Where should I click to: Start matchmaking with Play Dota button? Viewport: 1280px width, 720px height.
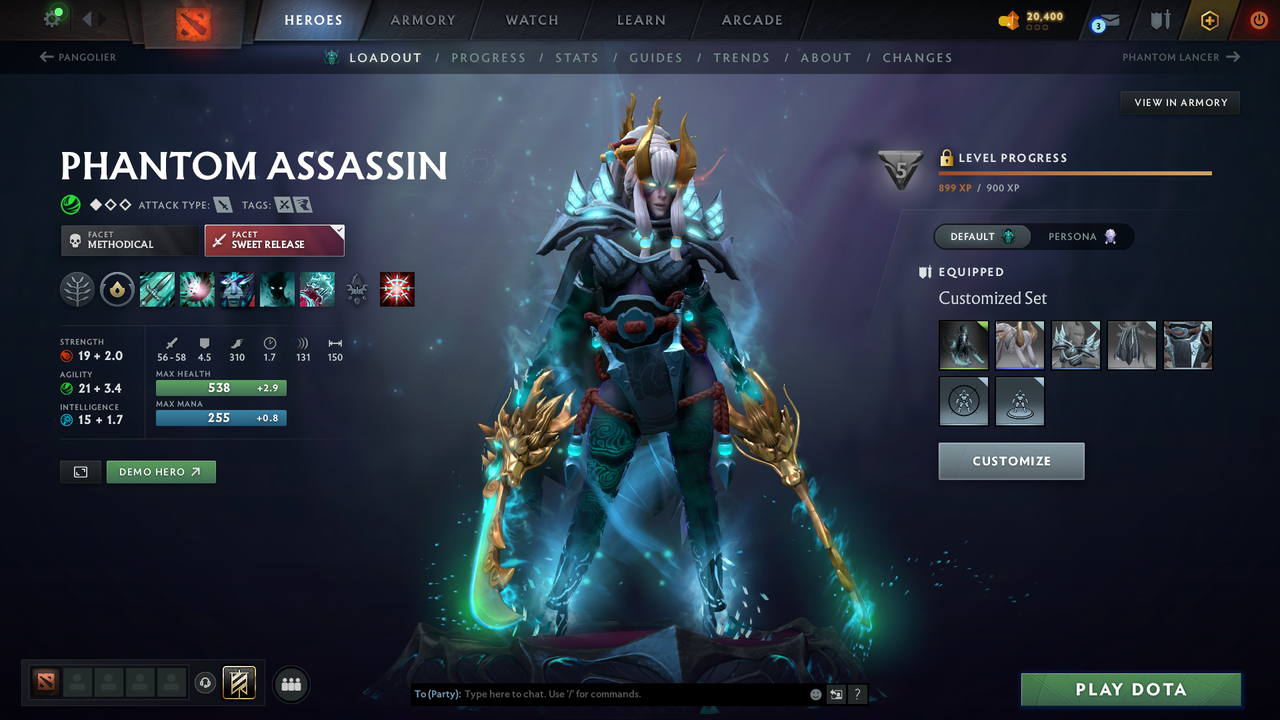(1130, 689)
